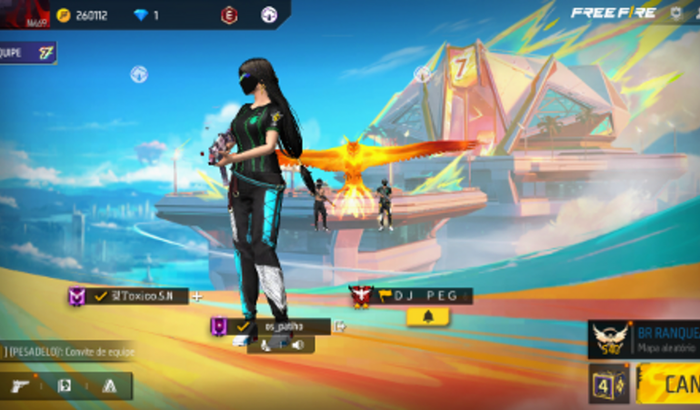
Task: Click the plus icon beside Toxico.S.N
Action: point(196,297)
